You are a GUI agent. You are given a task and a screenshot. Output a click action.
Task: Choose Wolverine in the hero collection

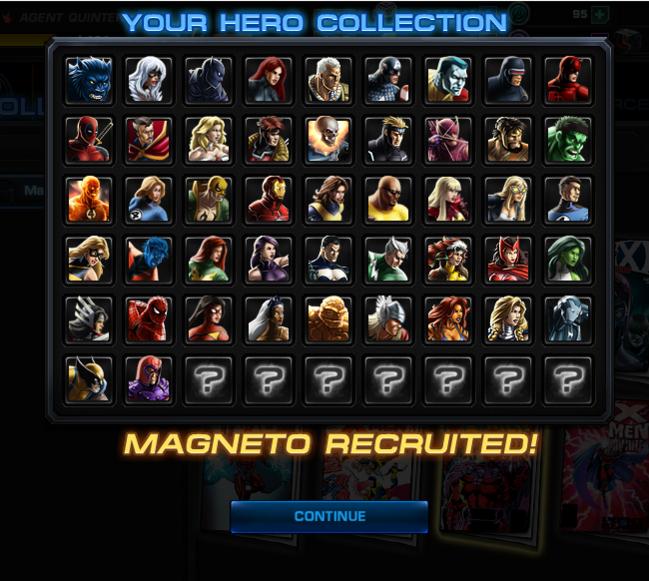[88, 379]
